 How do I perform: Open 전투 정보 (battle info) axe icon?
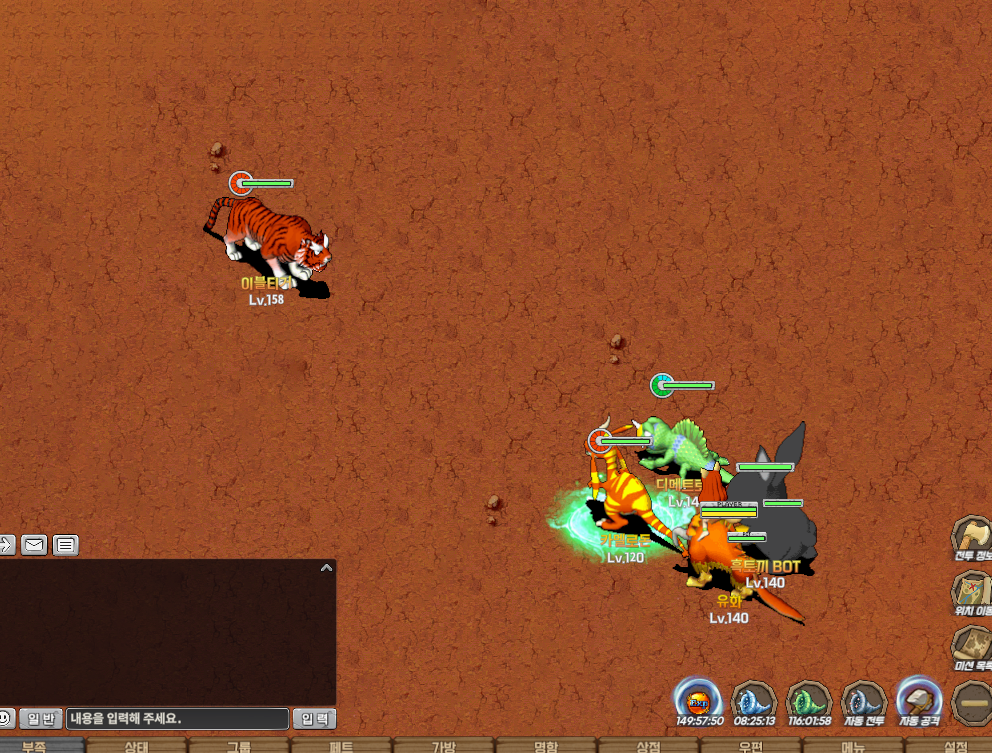[x=971, y=537]
